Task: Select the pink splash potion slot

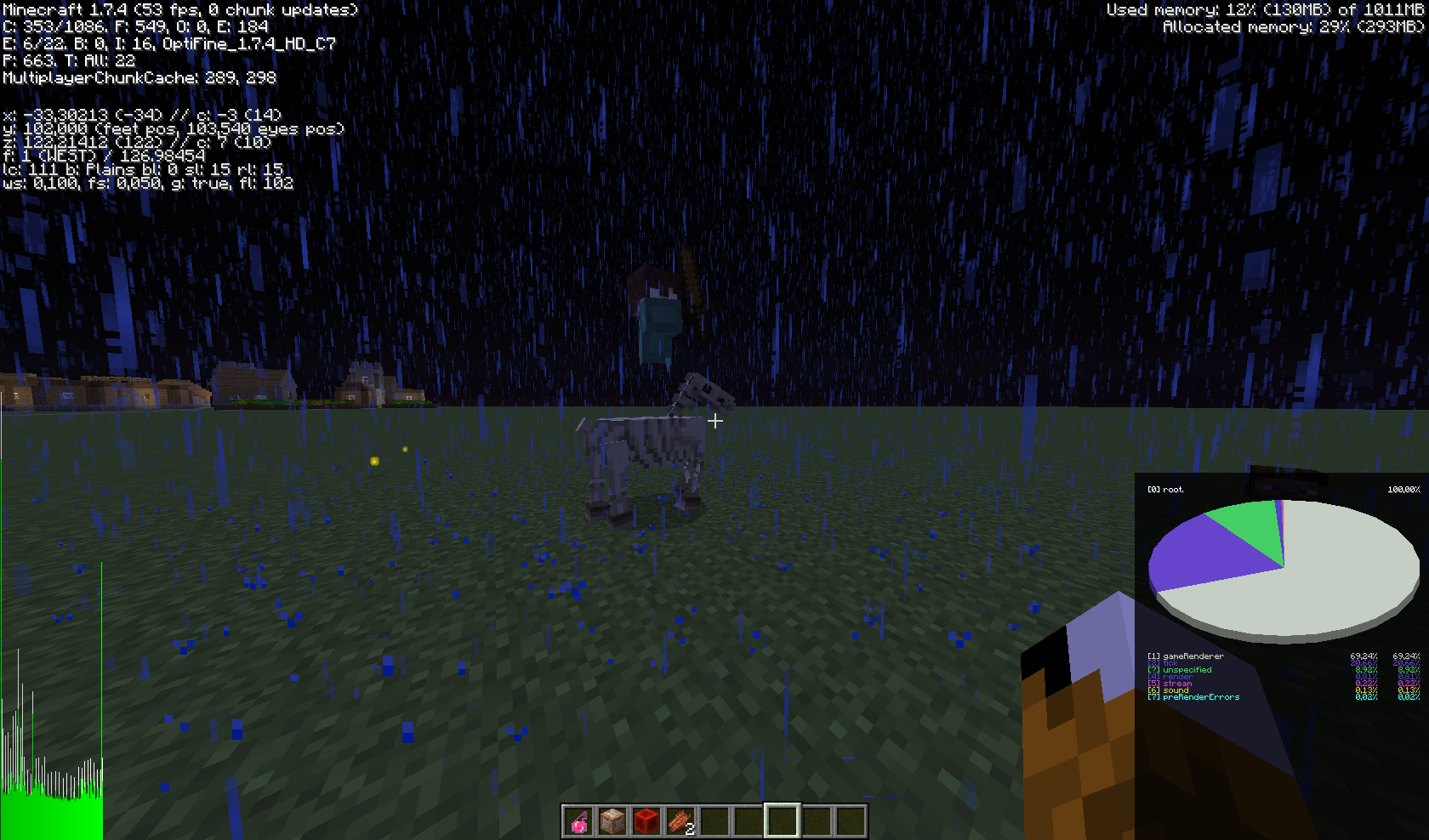Action: 578,821
